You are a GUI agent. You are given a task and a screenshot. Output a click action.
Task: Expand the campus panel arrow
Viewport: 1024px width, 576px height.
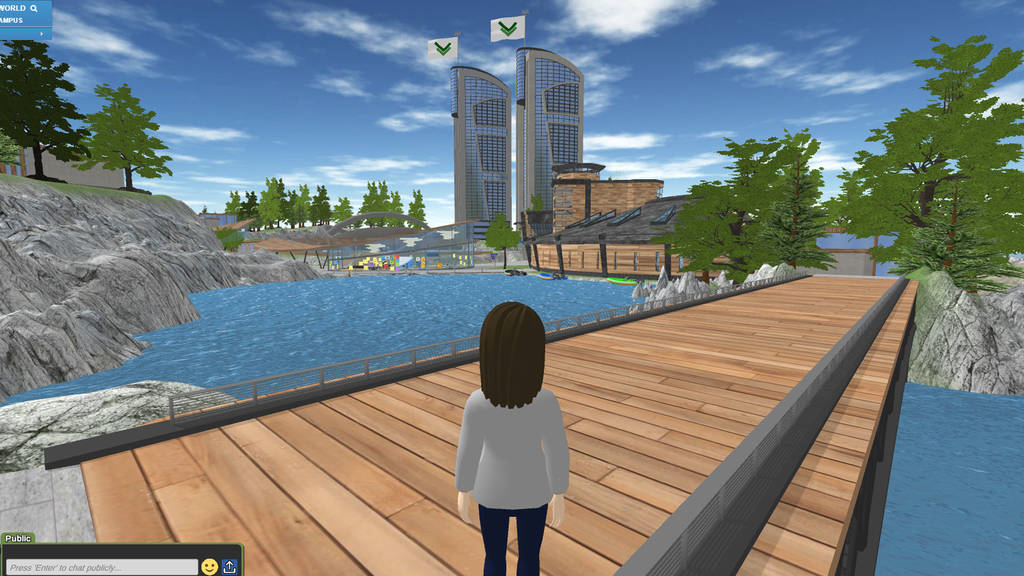click(41, 33)
